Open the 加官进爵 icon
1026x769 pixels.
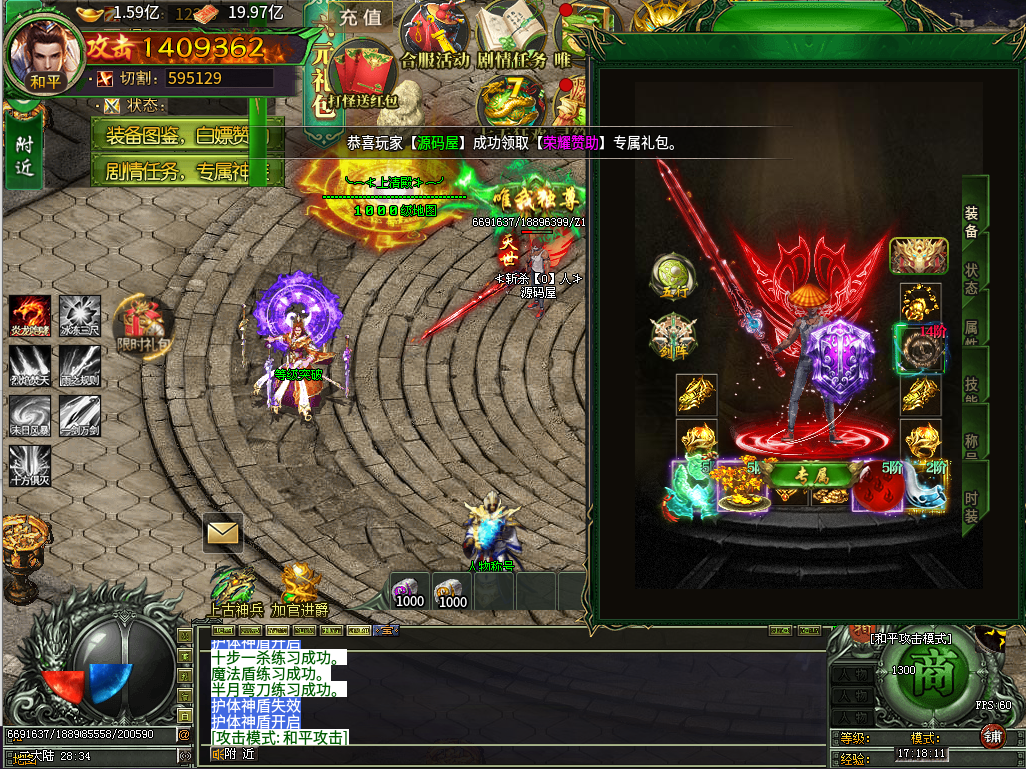pos(299,587)
